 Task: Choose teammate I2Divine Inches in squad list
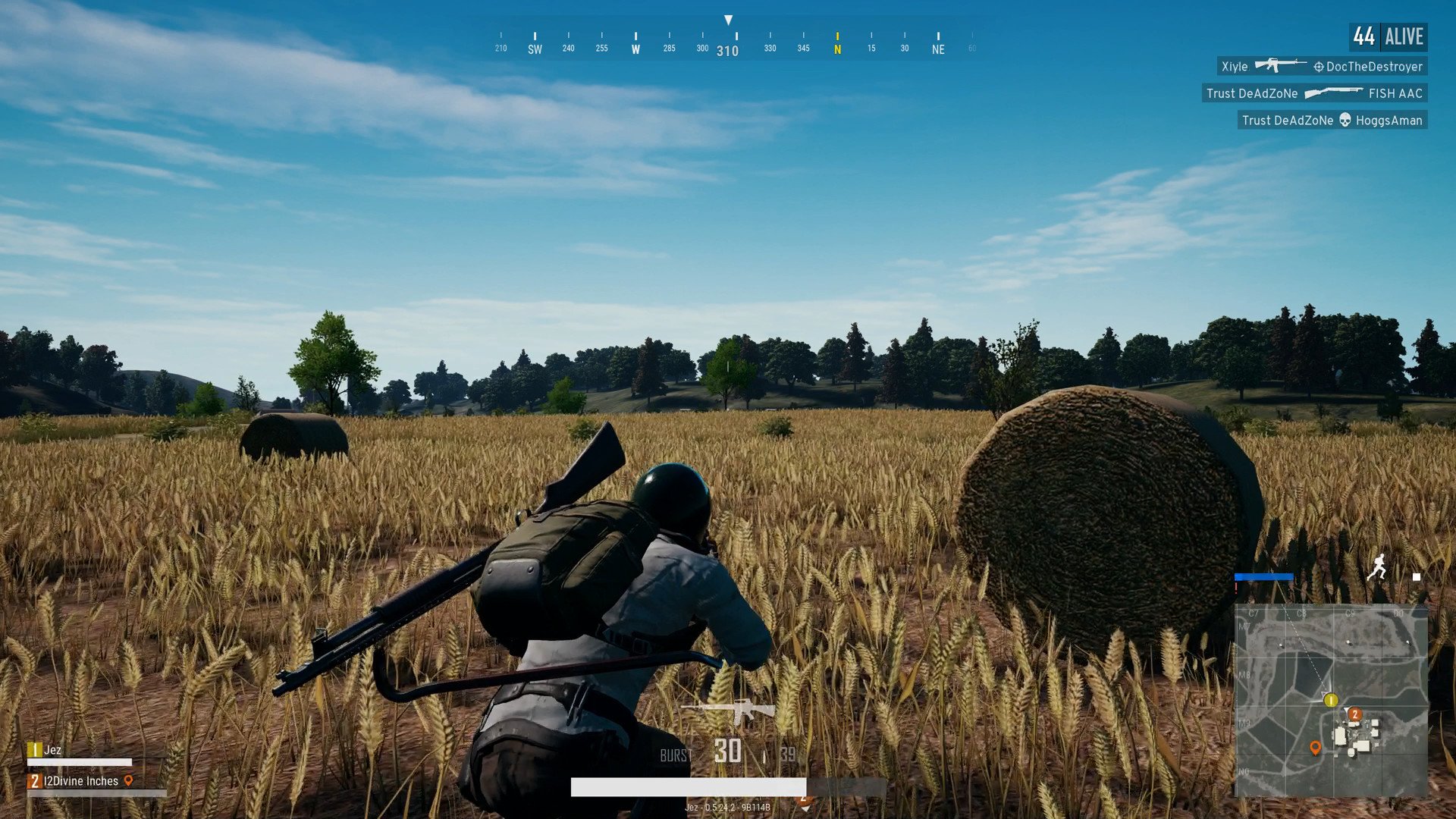click(80, 781)
